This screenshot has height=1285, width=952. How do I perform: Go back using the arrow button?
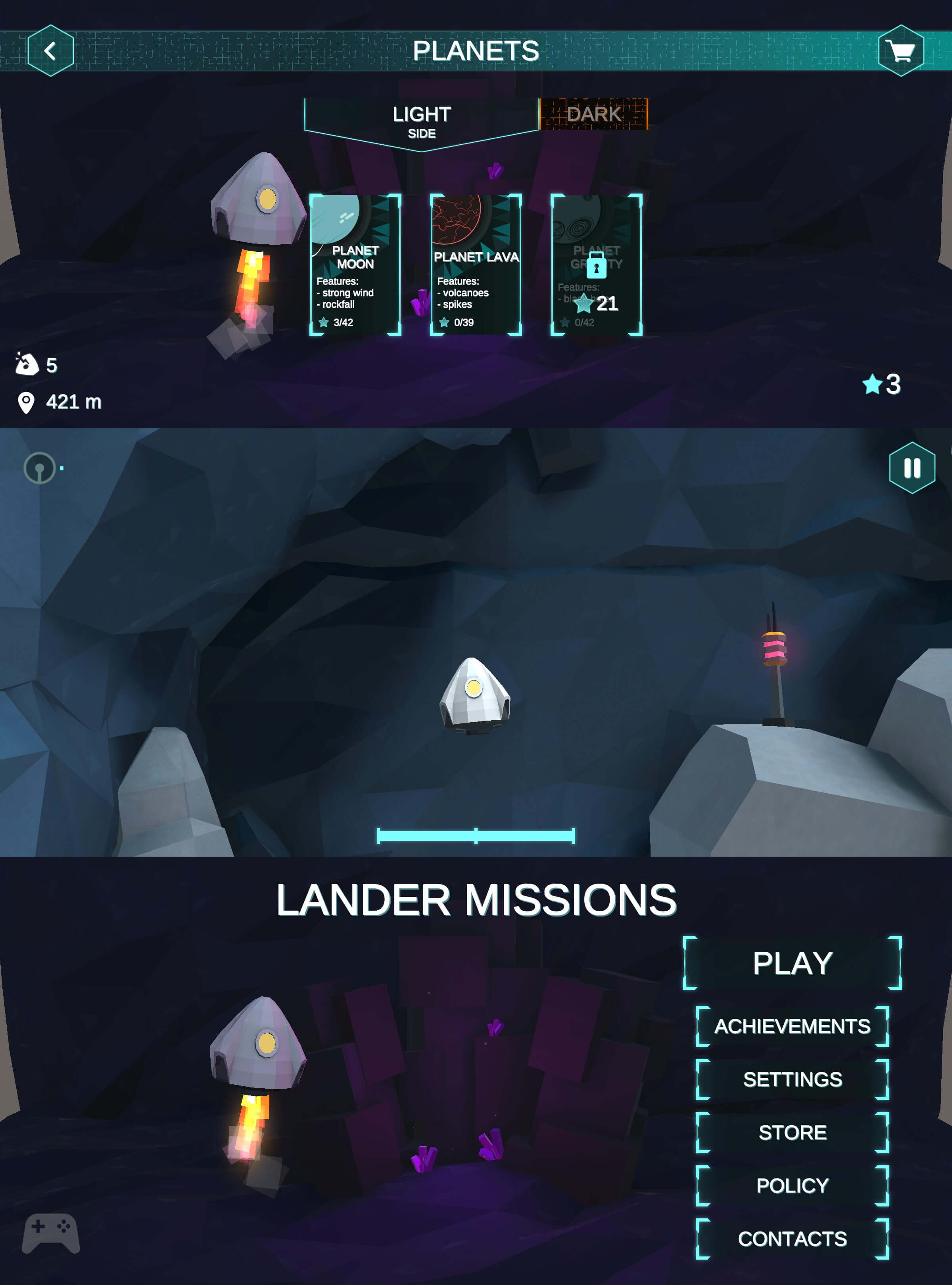pos(50,51)
